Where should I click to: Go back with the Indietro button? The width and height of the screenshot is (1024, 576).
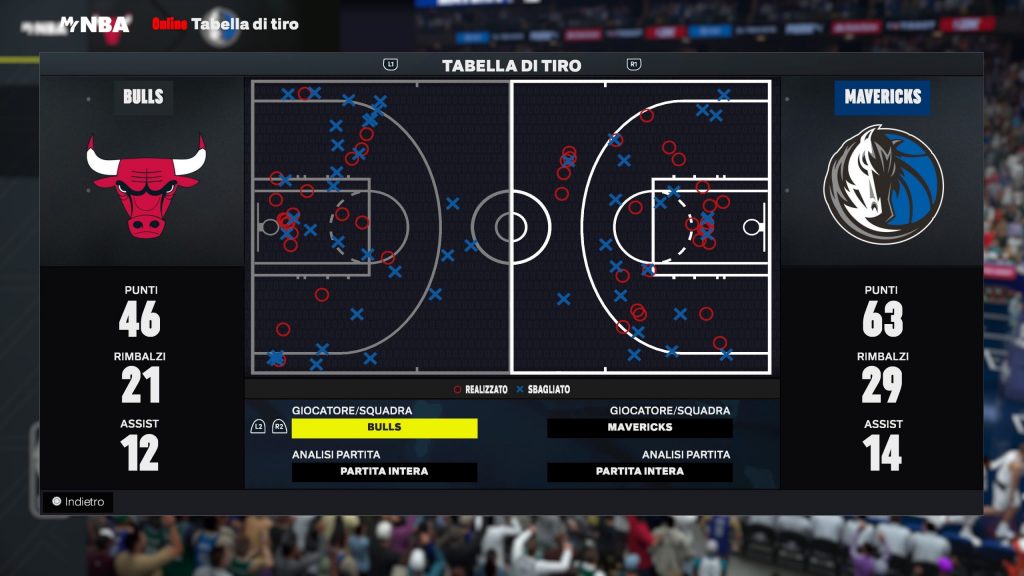[78, 502]
